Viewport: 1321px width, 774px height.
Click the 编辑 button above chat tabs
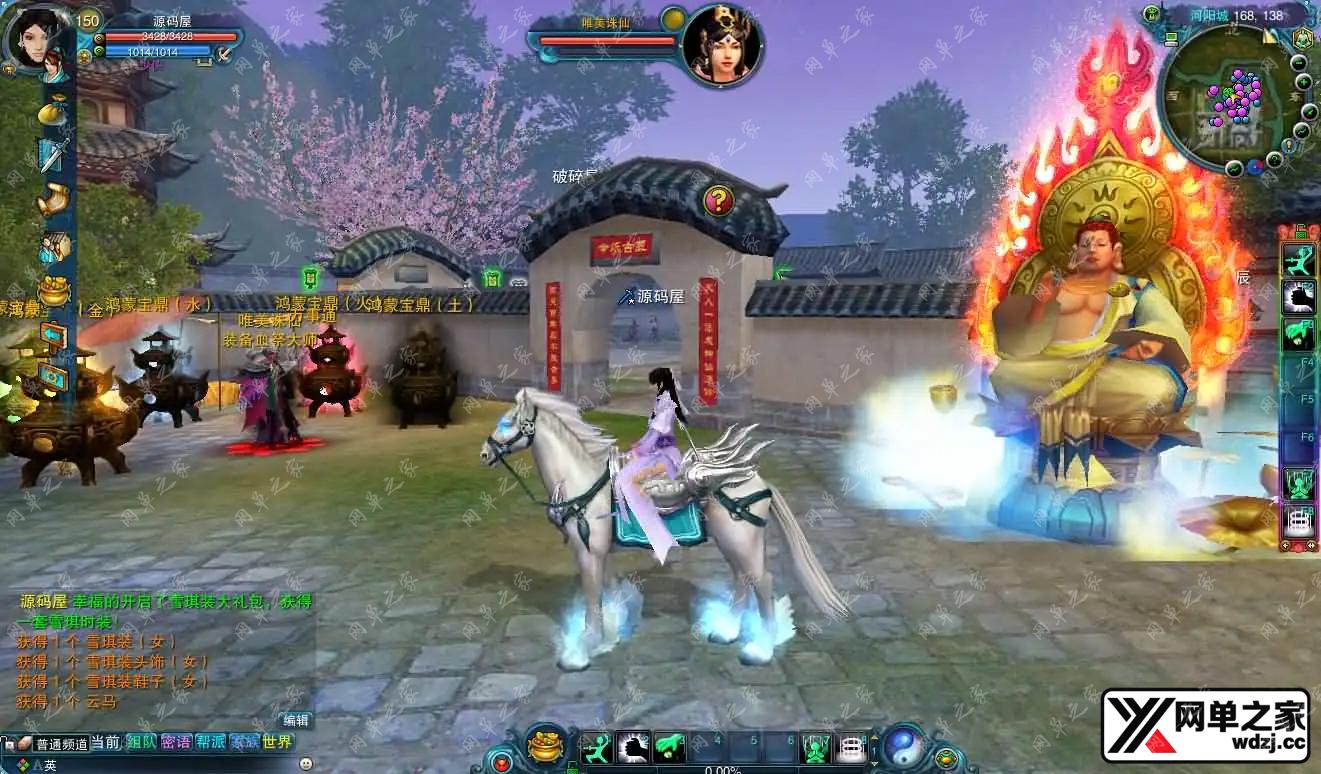(x=296, y=720)
